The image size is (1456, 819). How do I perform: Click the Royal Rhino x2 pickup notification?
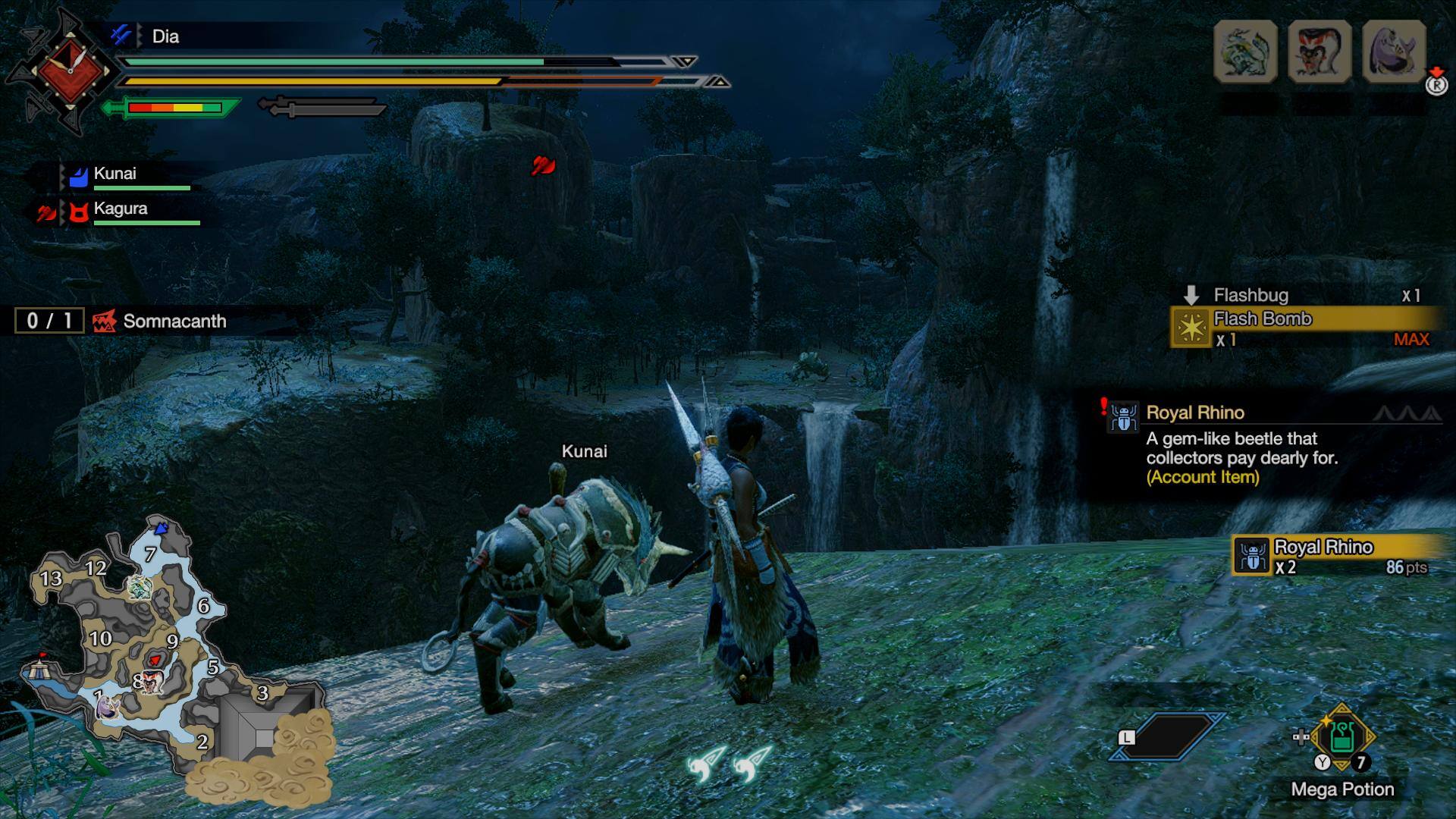(1335, 556)
